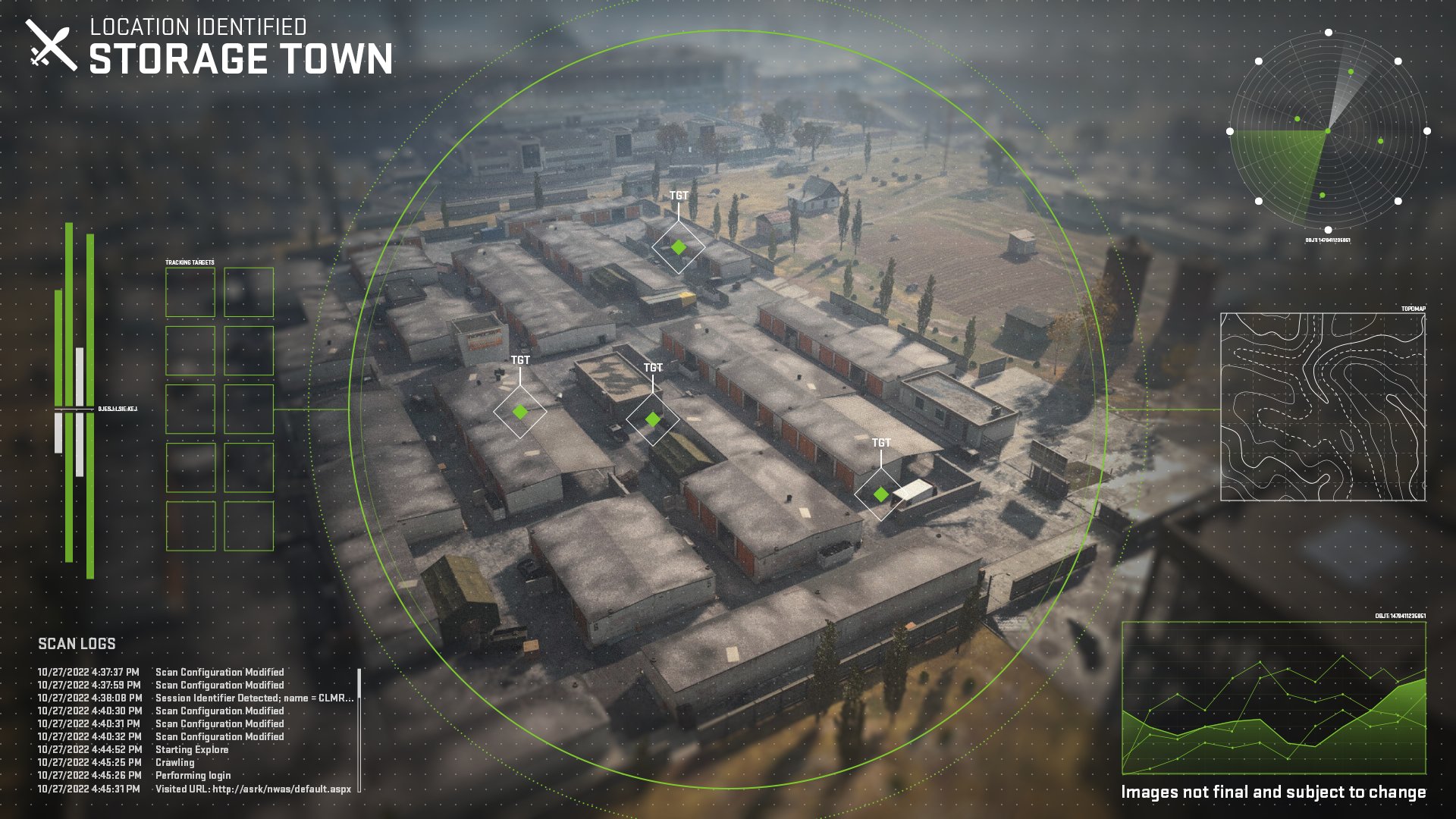This screenshot has height=819, width=1456.
Task: Toggle the first Tracking Targets slot
Action: tap(192, 292)
